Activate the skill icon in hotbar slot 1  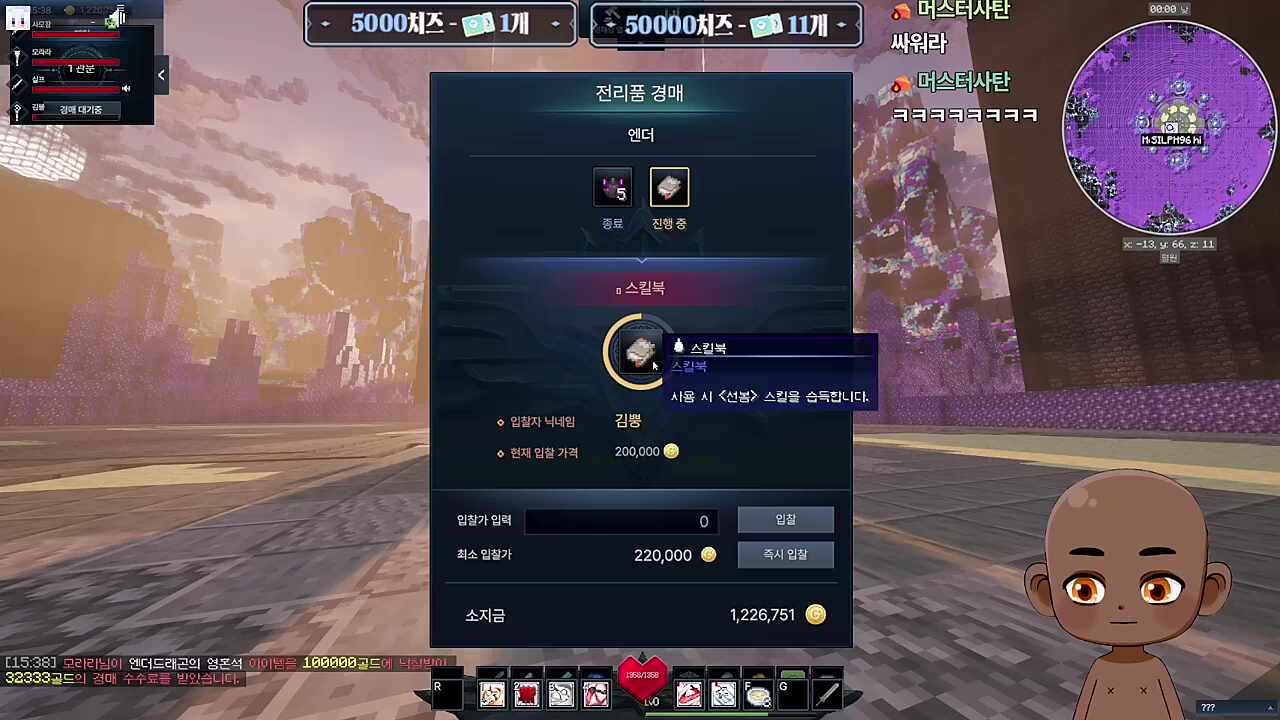pos(492,694)
